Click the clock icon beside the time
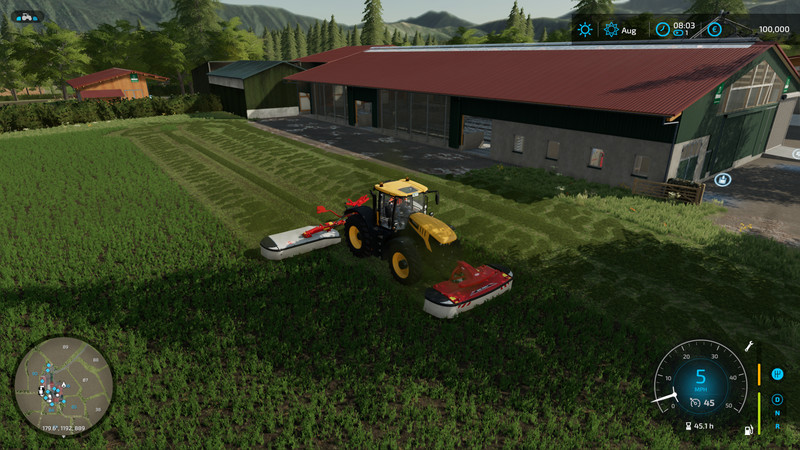The image size is (800, 450). pyautogui.click(x=662, y=30)
